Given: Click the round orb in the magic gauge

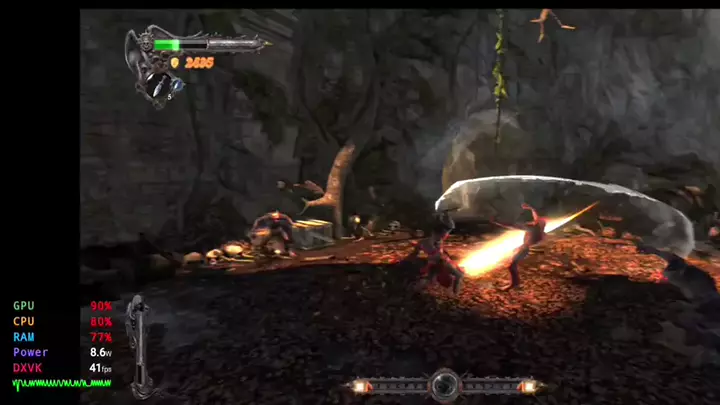Looking at the screenshot, I should 445,384.
